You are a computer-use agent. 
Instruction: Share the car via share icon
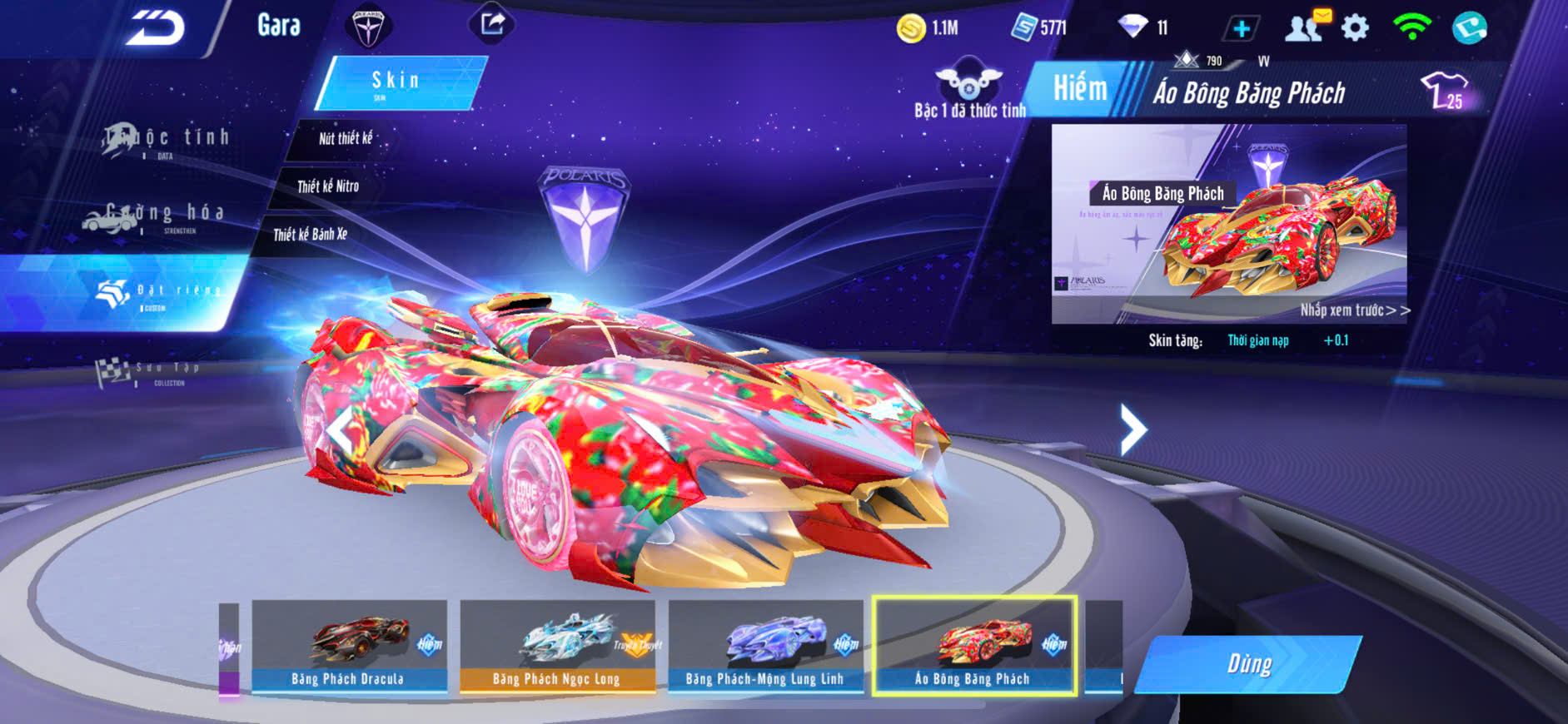491,24
